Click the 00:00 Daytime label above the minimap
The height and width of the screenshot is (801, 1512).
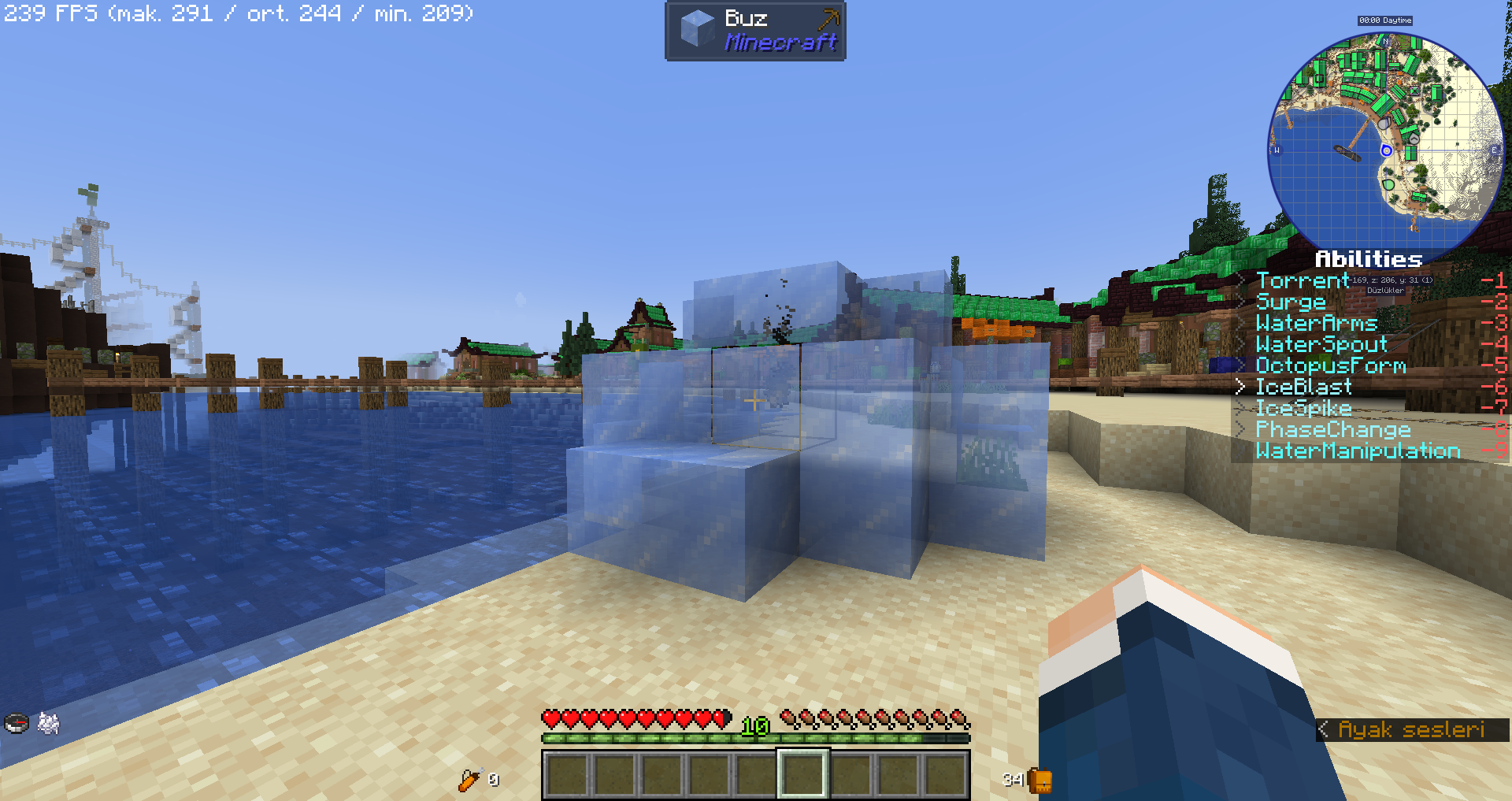(1385, 20)
